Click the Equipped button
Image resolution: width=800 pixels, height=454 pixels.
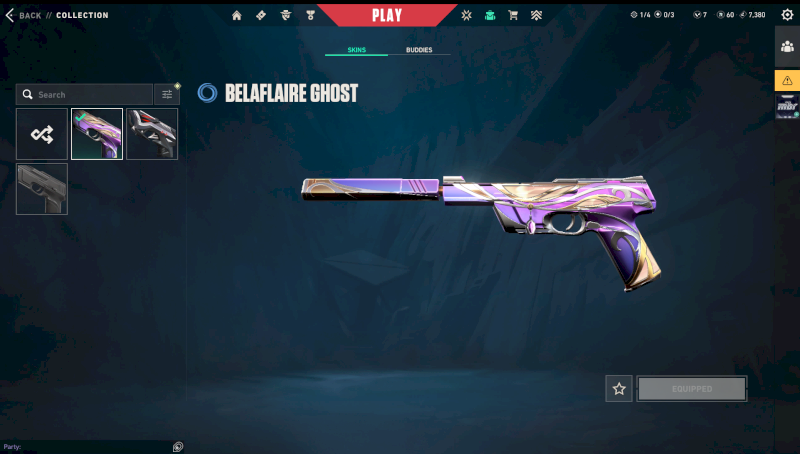coord(692,389)
